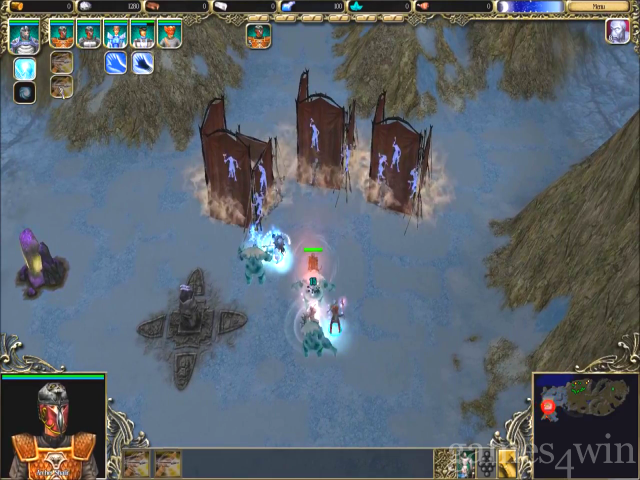Click the minimap
Image resolution: width=640 pixels, height=480 pixels.
(585, 410)
